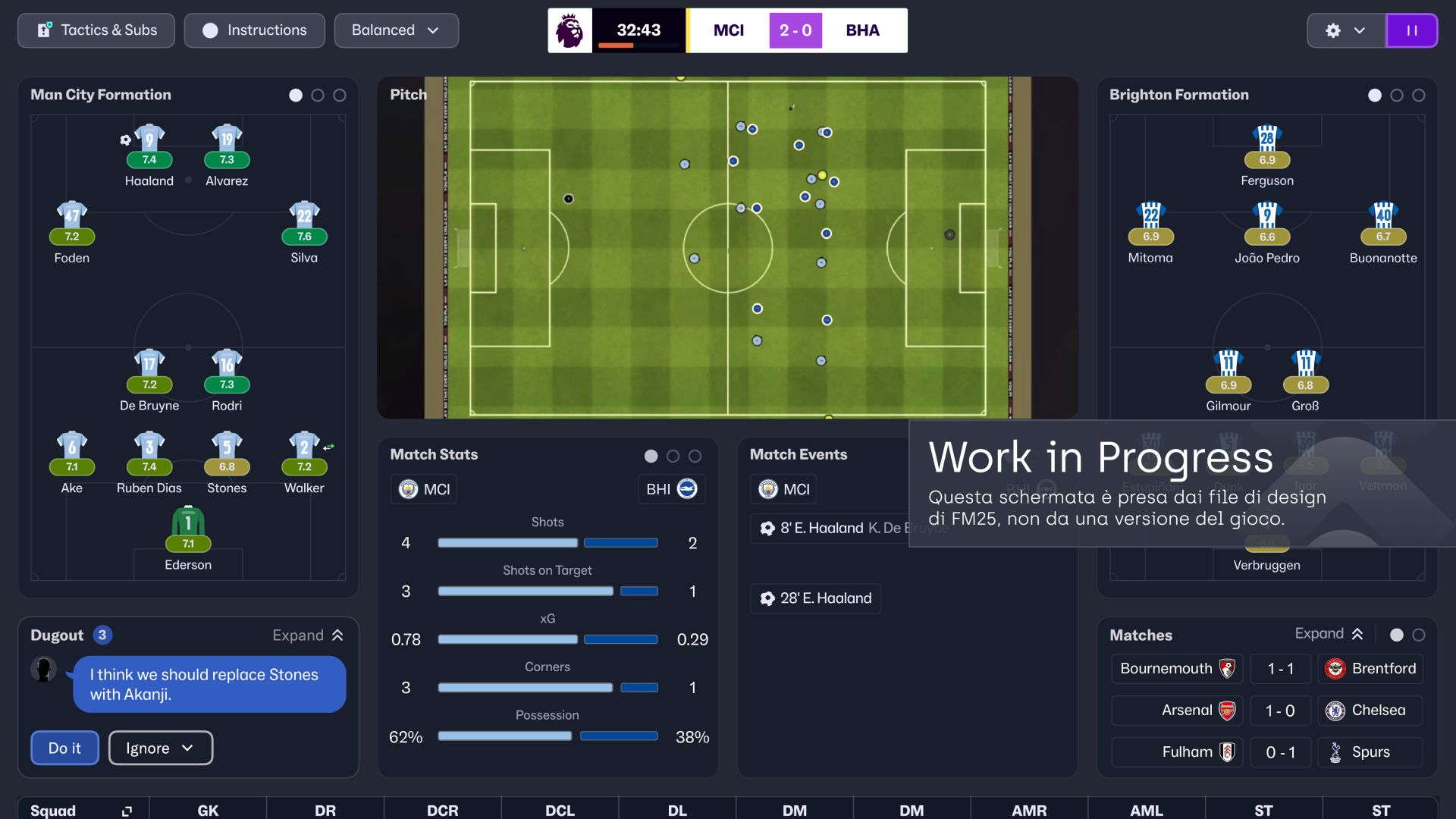
Task: Select the Squad tab at the bottom
Action: [53, 810]
